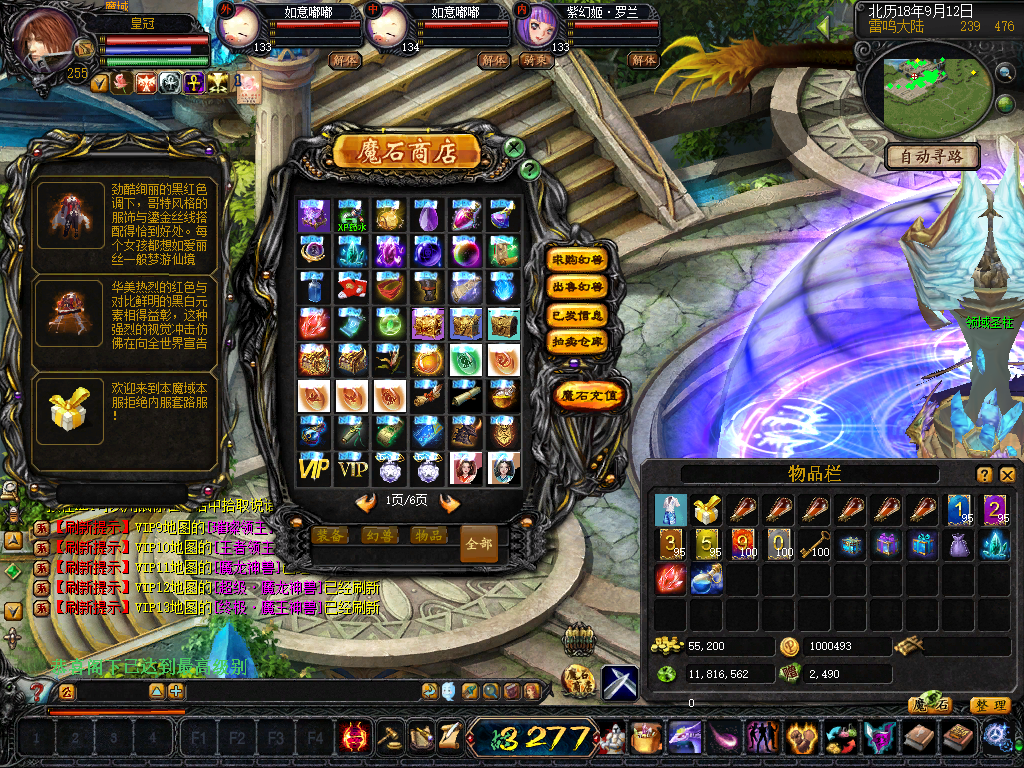Image resolution: width=1024 pixels, height=768 pixels.
Task: Select the 全部 category tab
Action: pos(479,544)
